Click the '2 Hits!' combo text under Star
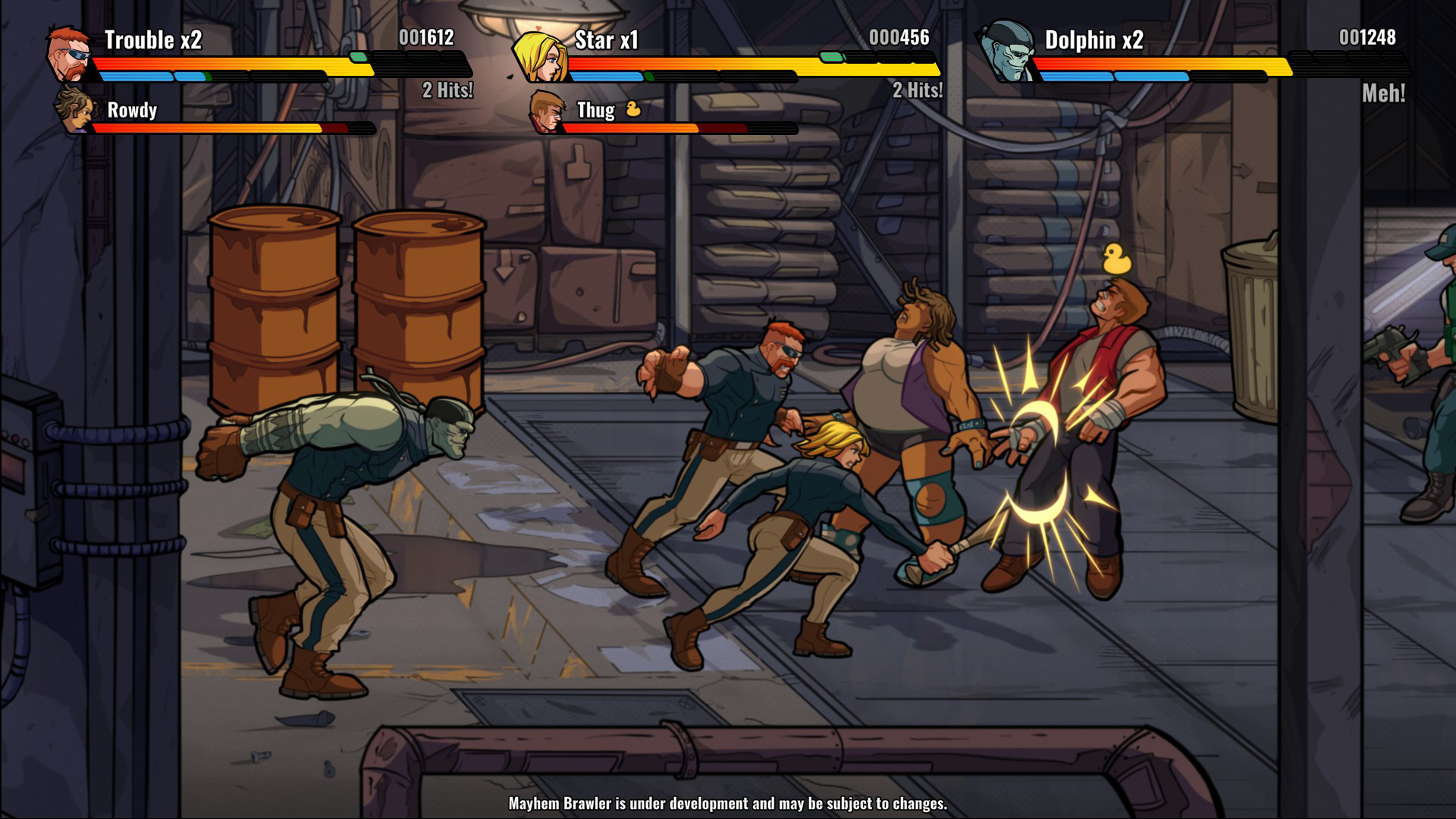 918,90
